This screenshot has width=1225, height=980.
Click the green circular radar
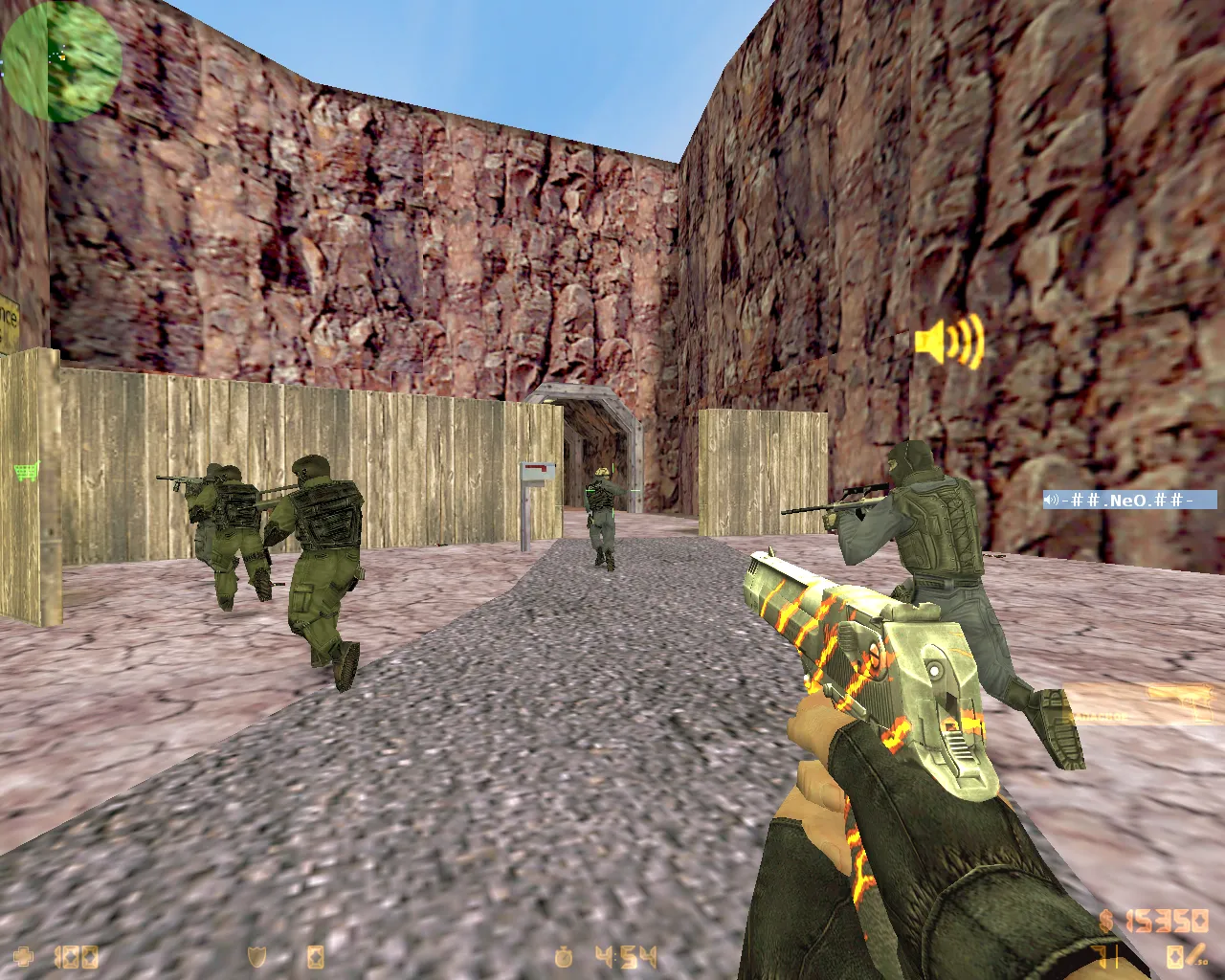click(x=61, y=61)
